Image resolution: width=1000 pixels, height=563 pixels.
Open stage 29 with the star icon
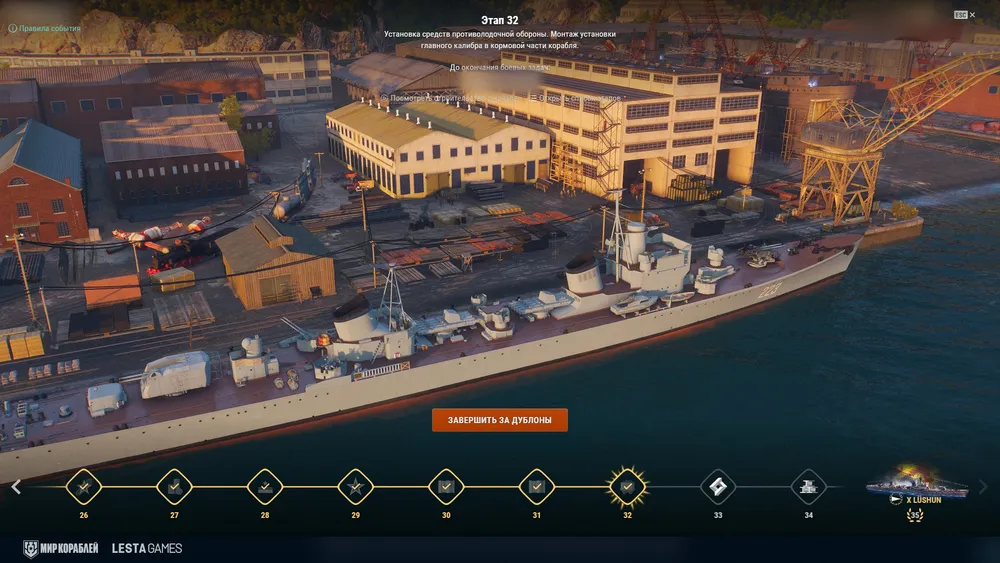[355, 487]
